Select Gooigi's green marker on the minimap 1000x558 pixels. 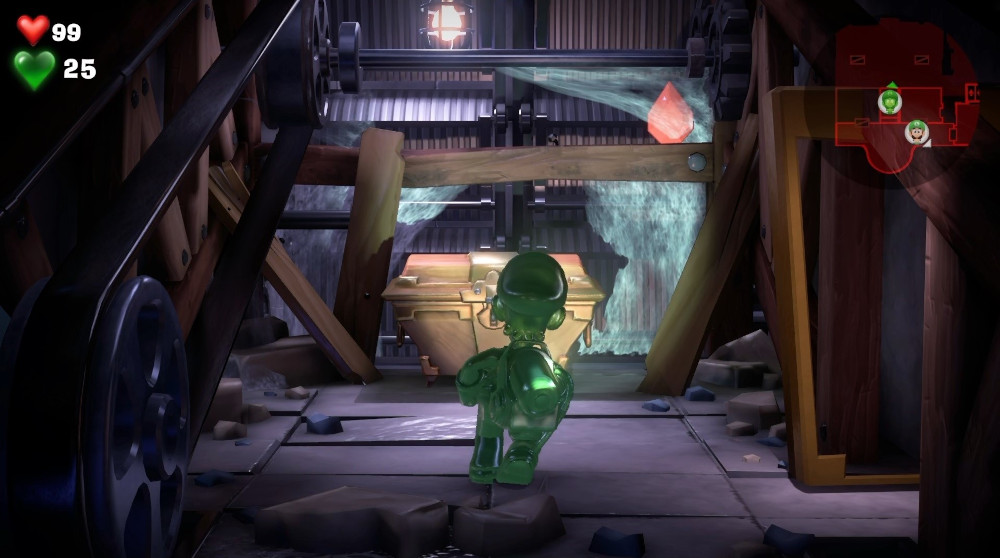coord(890,101)
